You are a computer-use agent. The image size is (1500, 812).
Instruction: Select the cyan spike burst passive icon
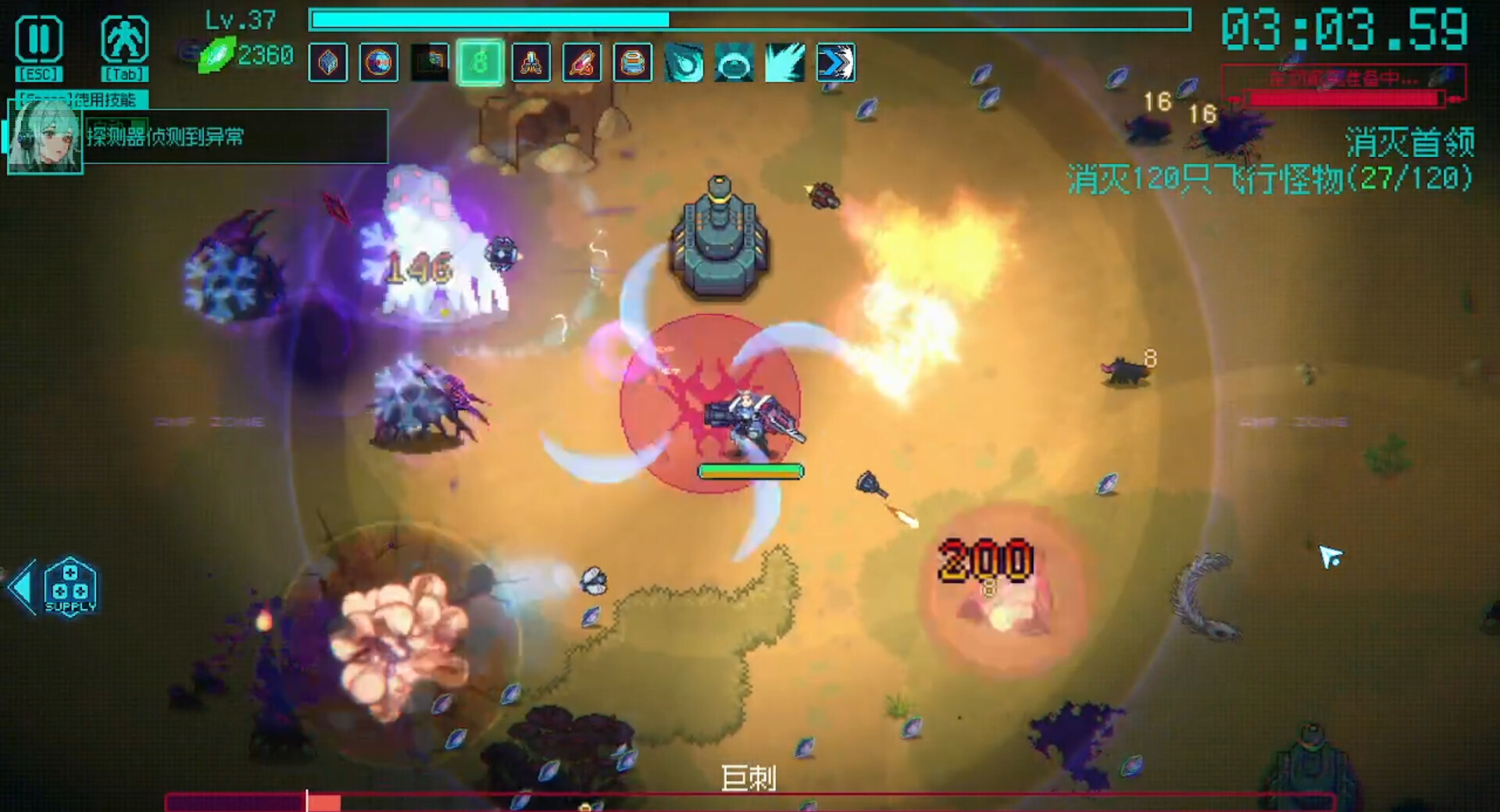[x=785, y=62]
